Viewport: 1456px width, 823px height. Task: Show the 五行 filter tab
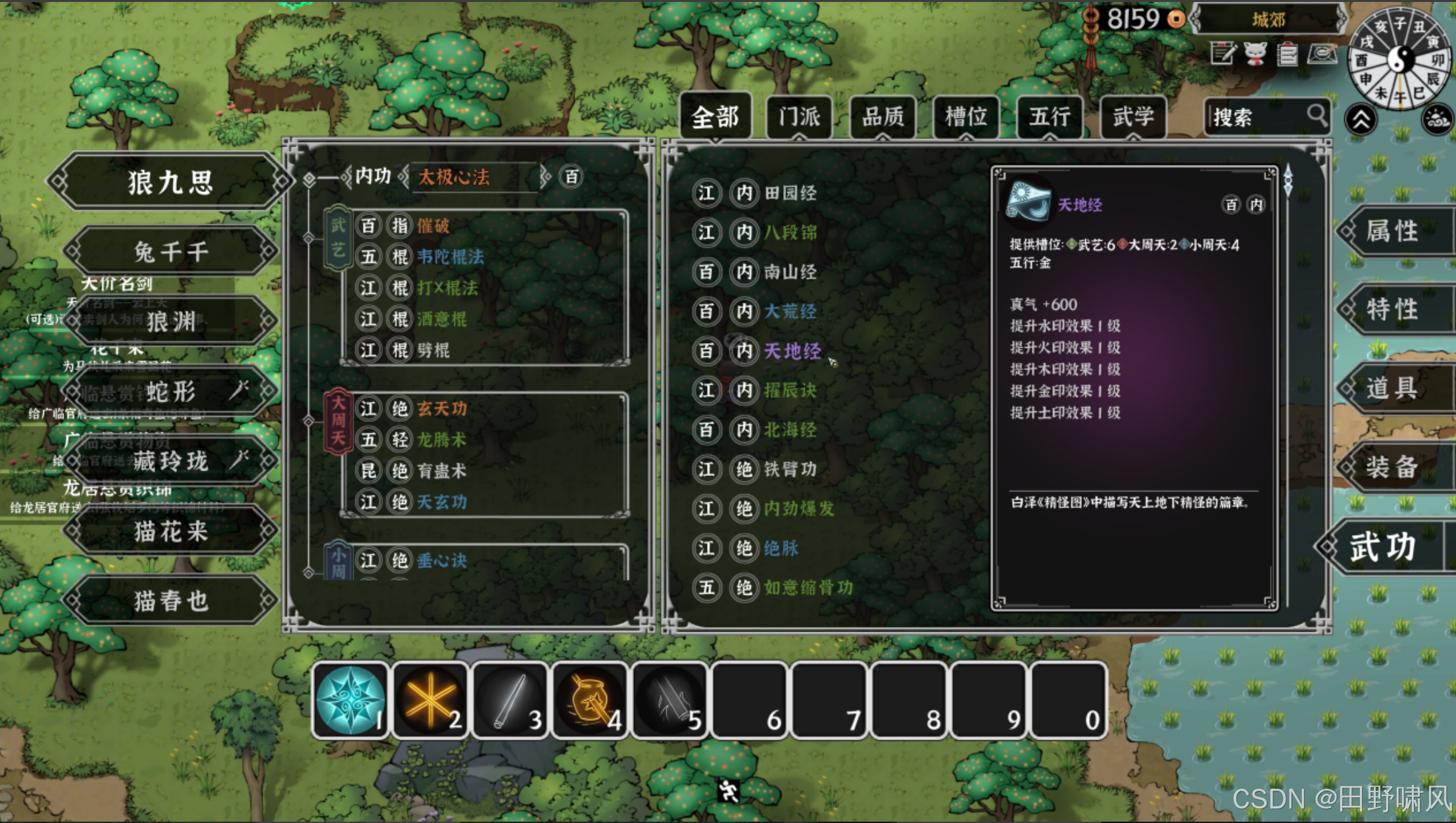(x=1050, y=118)
